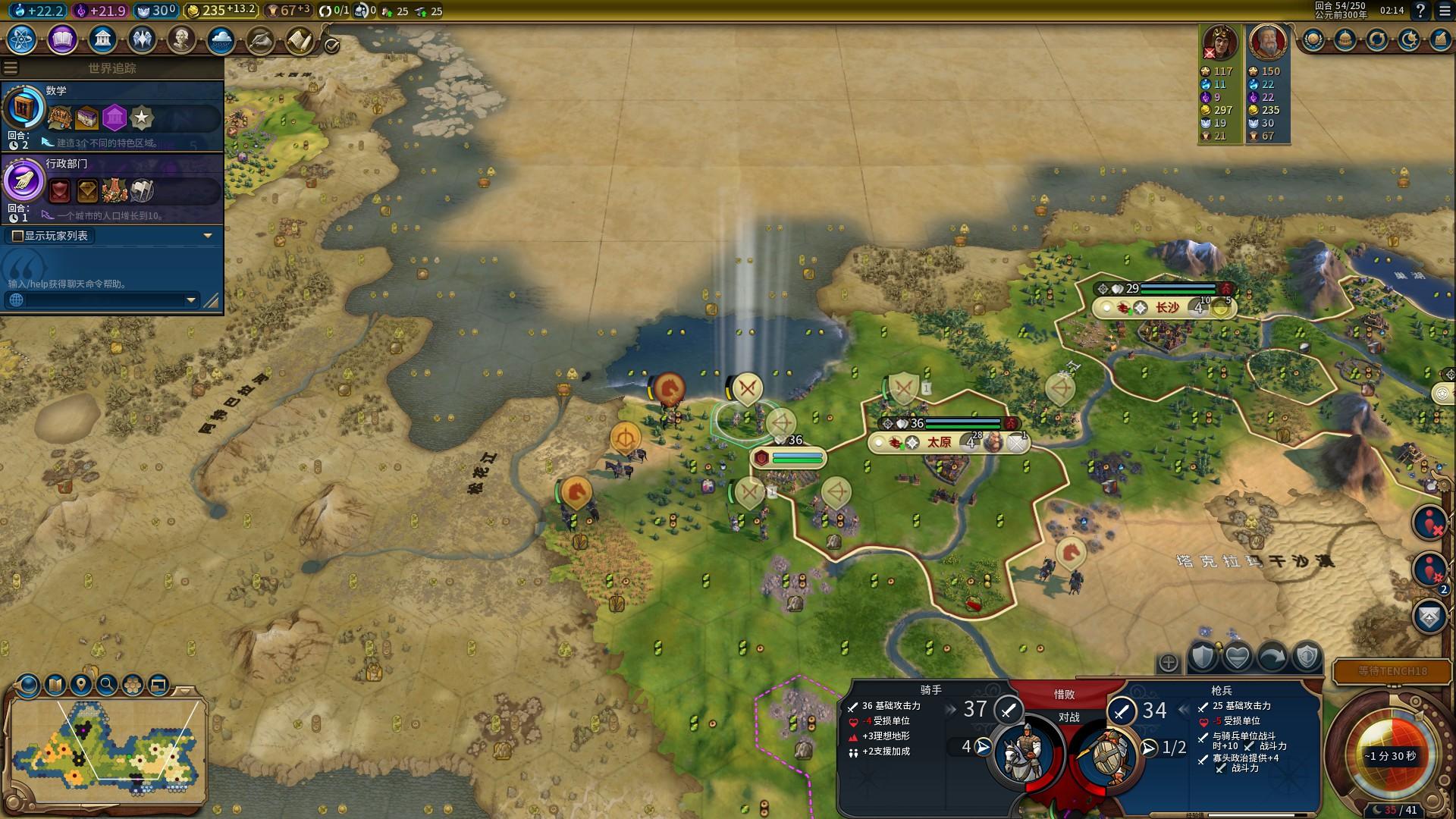Open the religion panel winged icon
This screenshot has height=819, width=1456.
point(142,39)
